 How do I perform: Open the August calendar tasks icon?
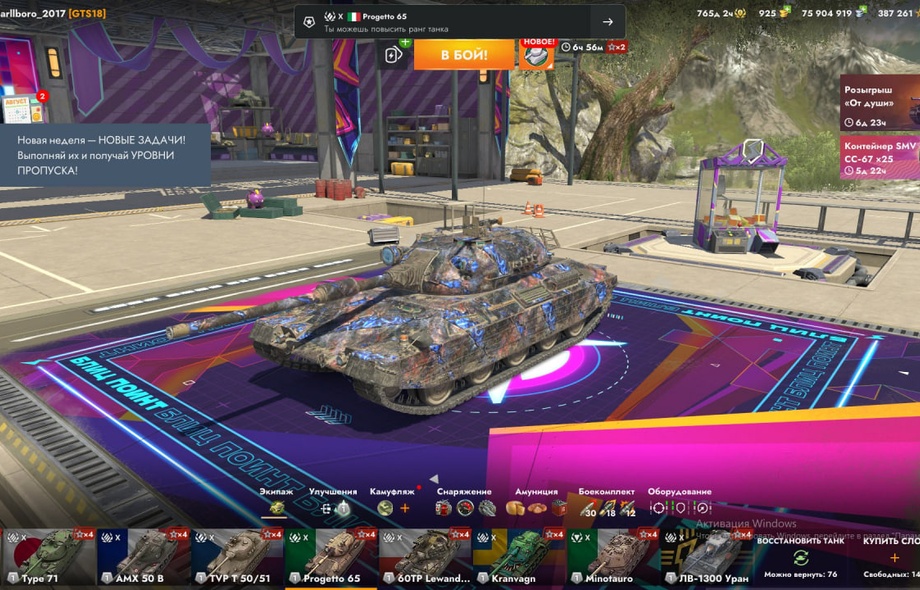click(x=20, y=108)
